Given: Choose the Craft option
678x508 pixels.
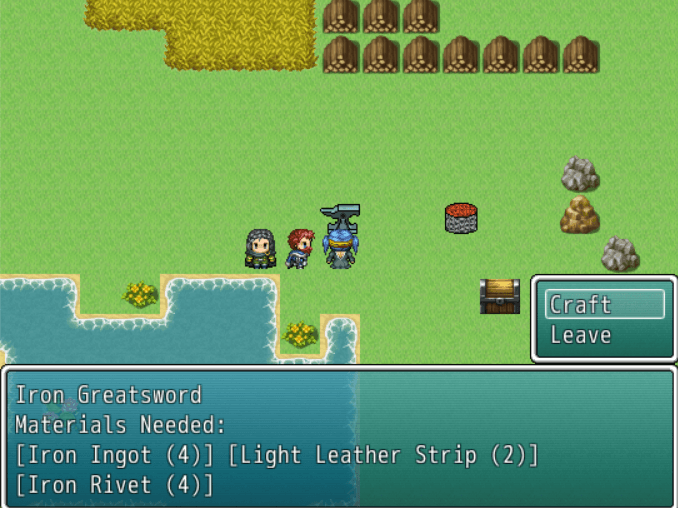Looking at the screenshot, I should (x=603, y=305).
